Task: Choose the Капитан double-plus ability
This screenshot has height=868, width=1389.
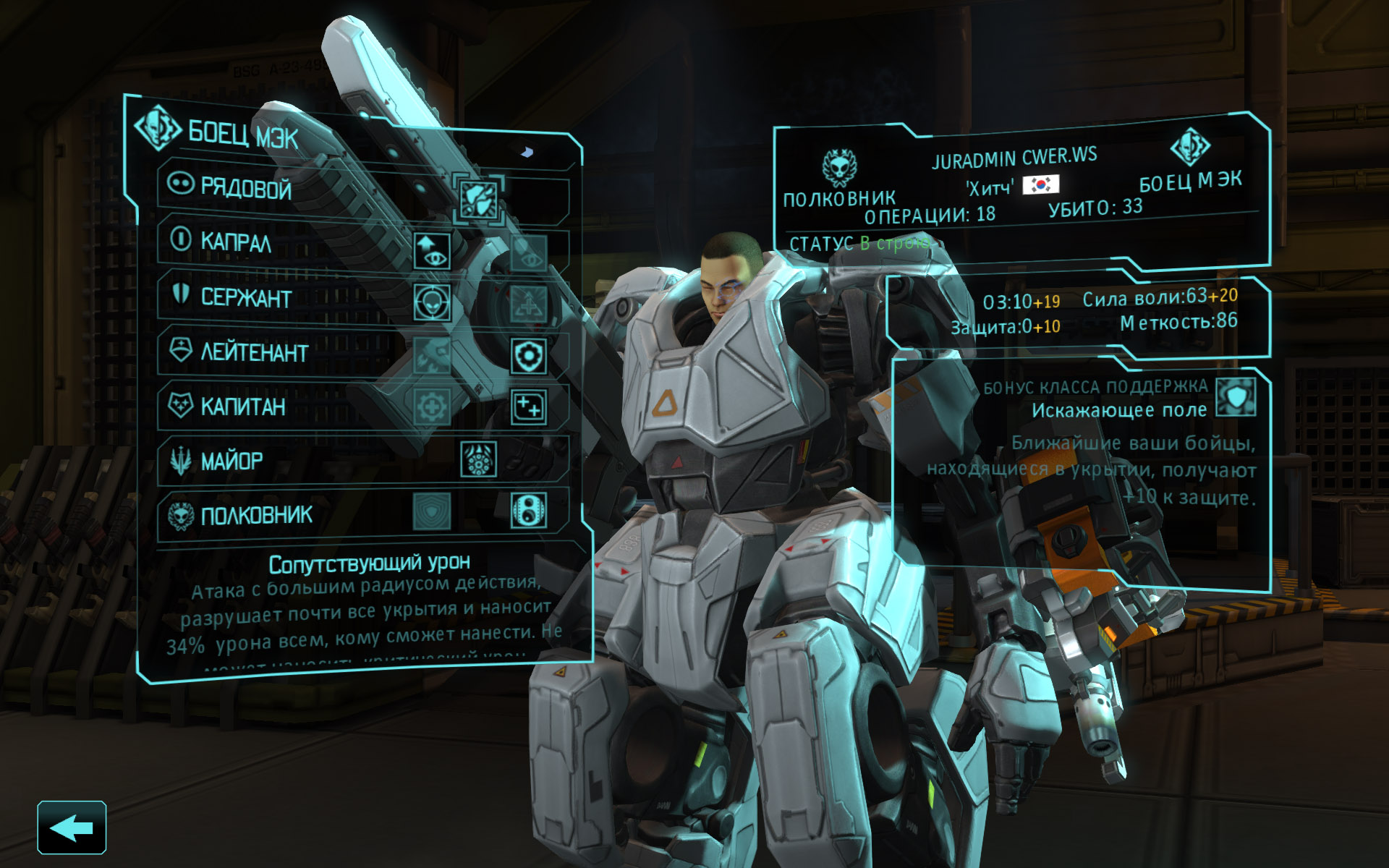Action: pyautogui.click(x=529, y=407)
